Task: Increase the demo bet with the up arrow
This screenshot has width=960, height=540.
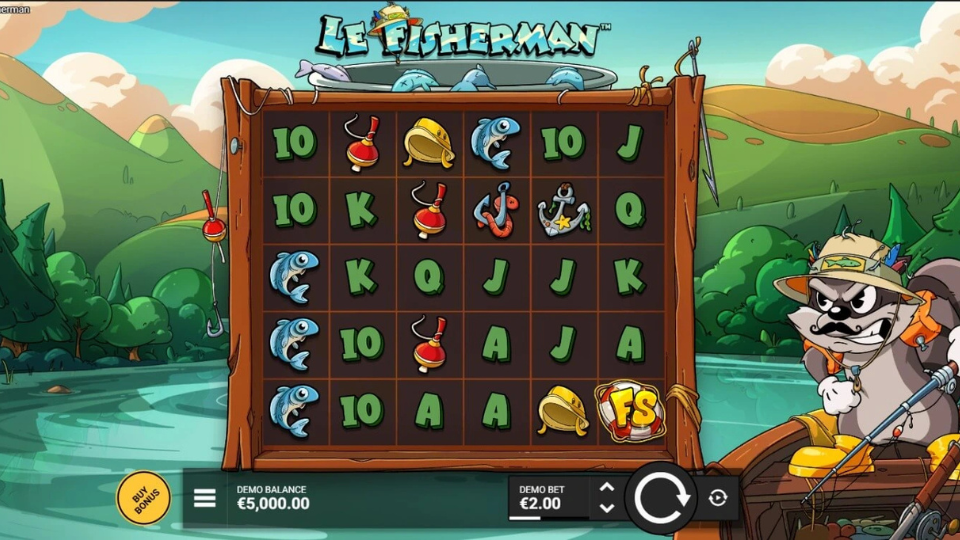Action: [606, 488]
